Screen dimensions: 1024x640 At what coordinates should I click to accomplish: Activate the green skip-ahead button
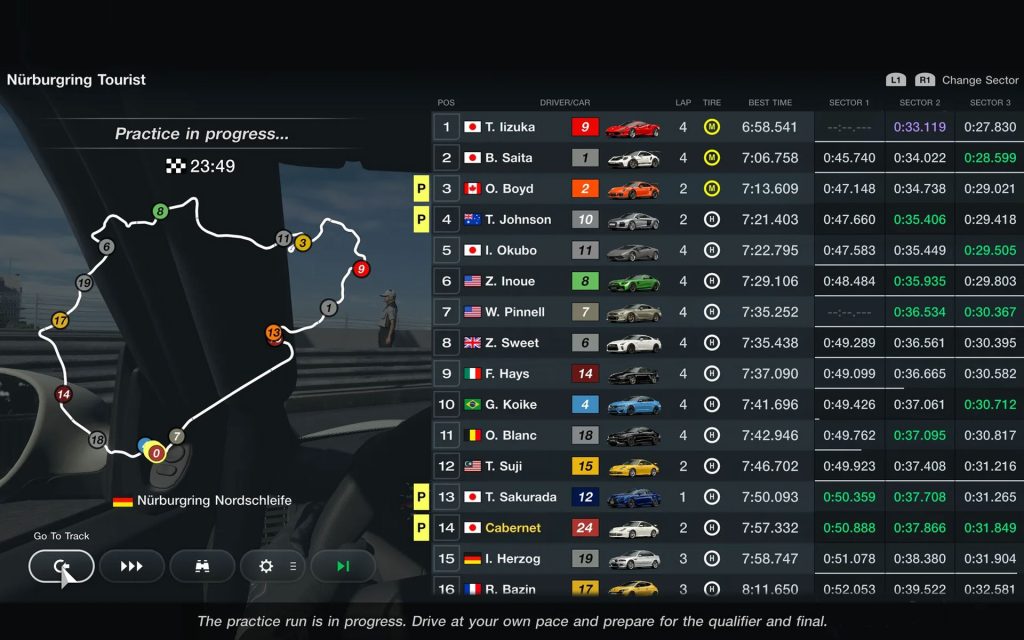[343, 566]
